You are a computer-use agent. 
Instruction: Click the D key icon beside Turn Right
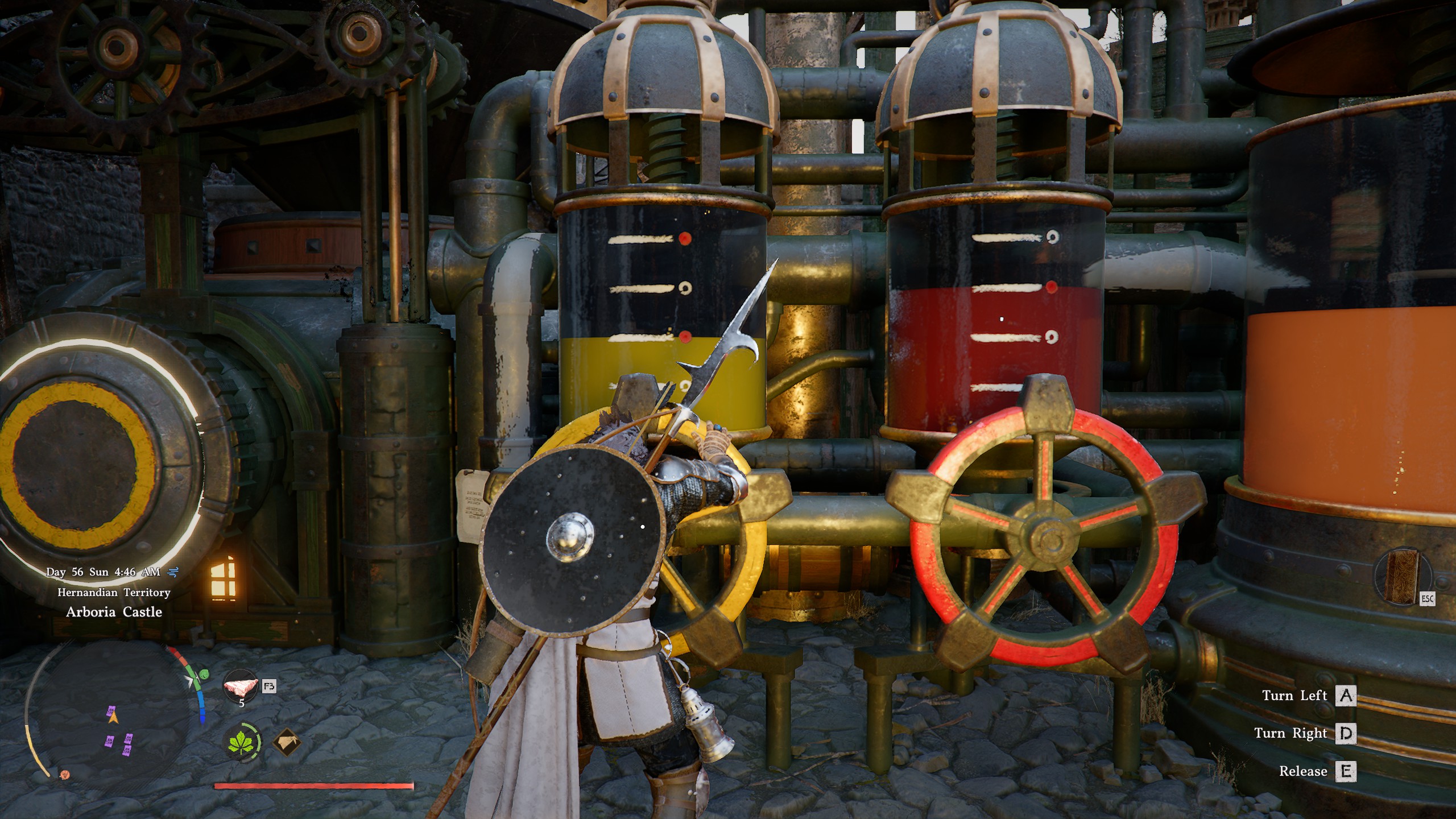click(x=1346, y=735)
